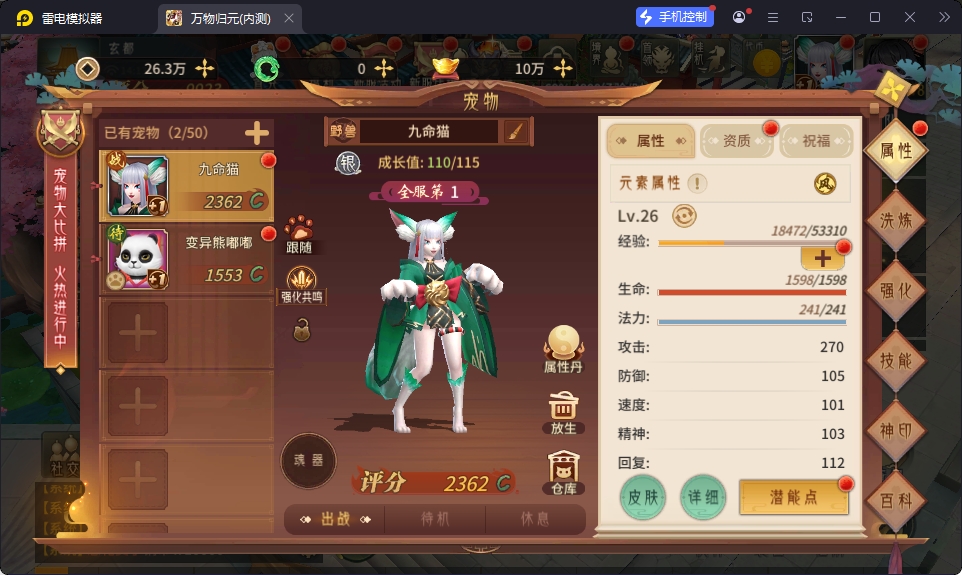This screenshot has height=575, width=962.
Task: Click the 潜能点 button
Action: coord(793,497)
